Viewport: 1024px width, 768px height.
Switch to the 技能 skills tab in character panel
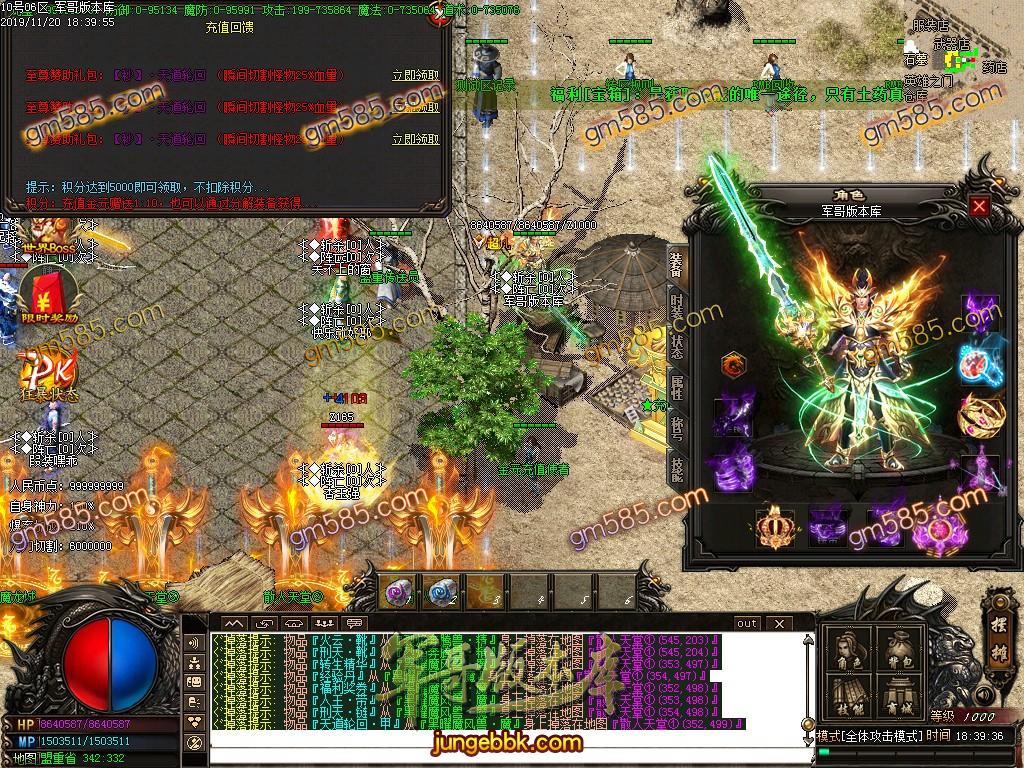pos(676,467)
